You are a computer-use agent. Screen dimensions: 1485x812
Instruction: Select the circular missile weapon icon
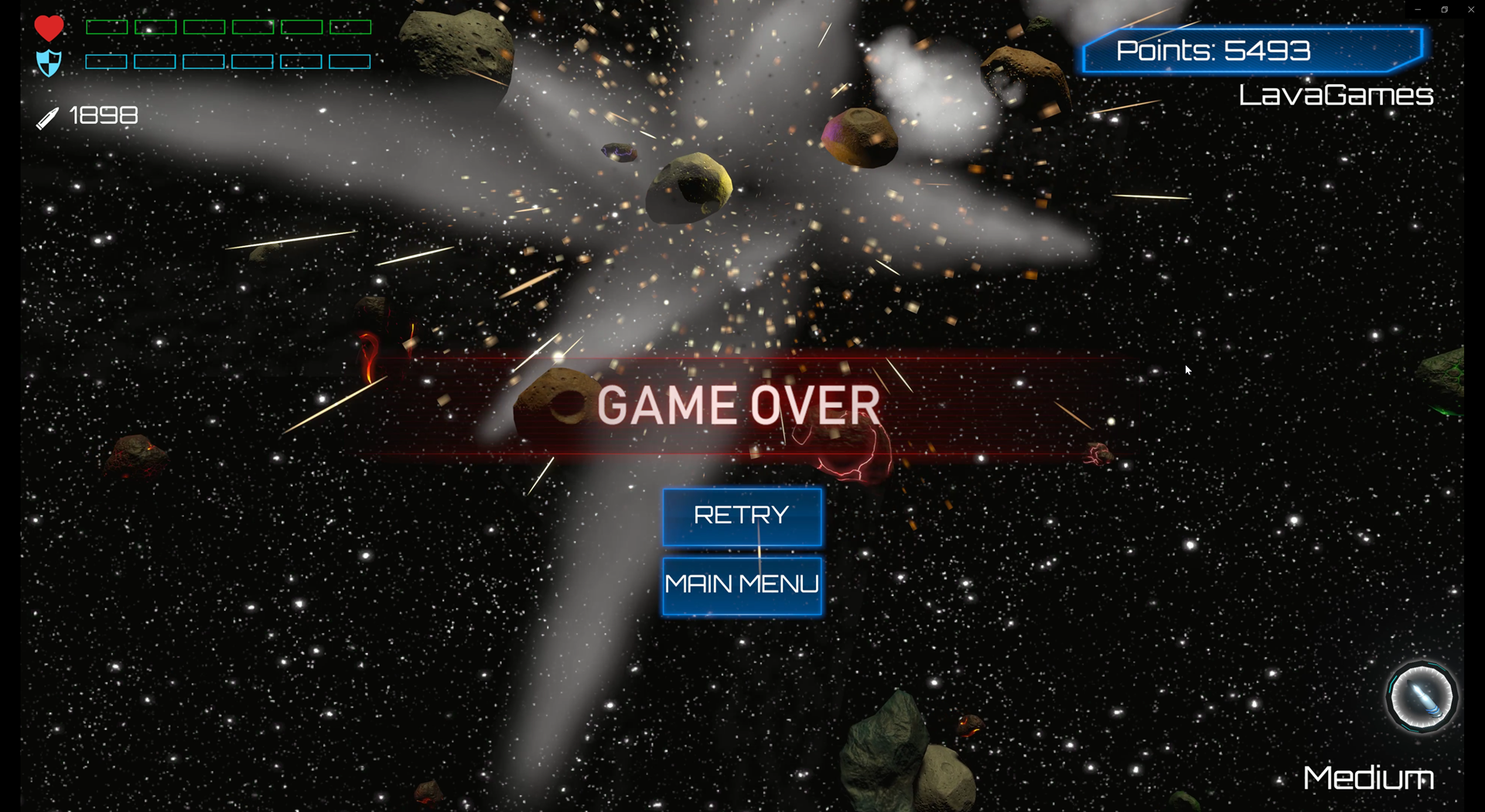(1421, 698)
